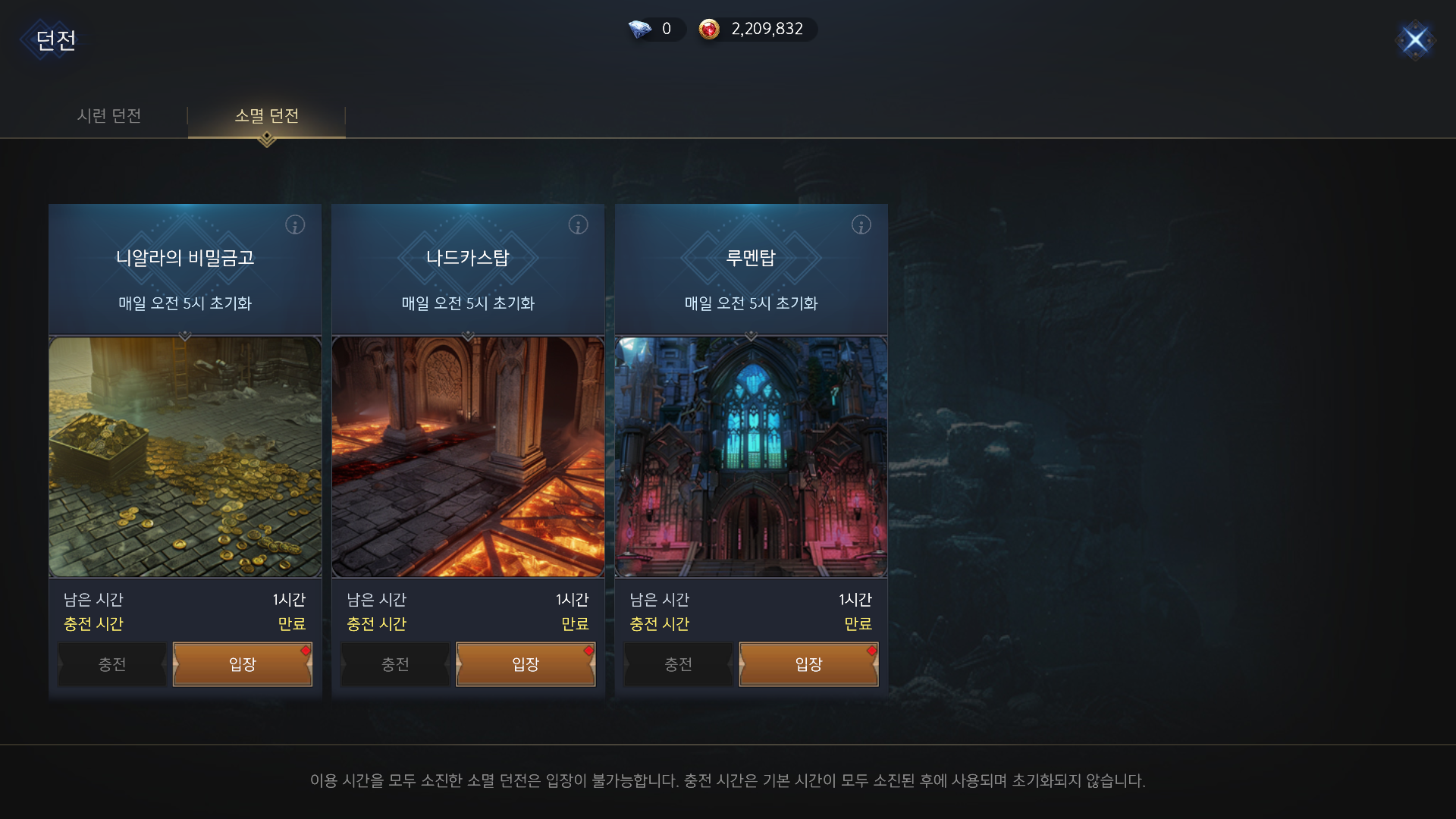The height and width of the screenshot is (819, 1456).
Task: Click the lava tower preview image
Action: (468, 455)
